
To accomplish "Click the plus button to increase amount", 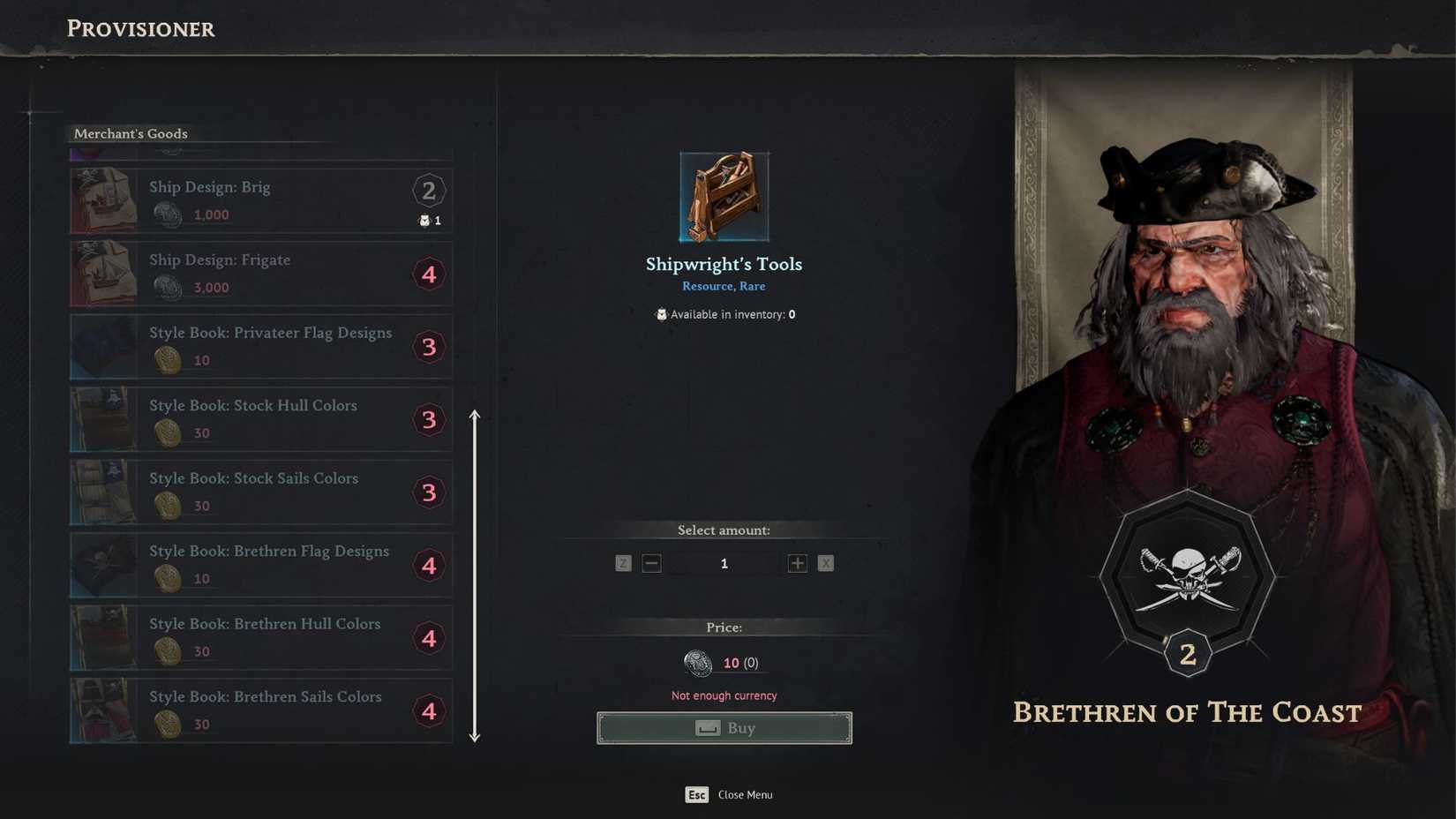I will click(796, 562).
